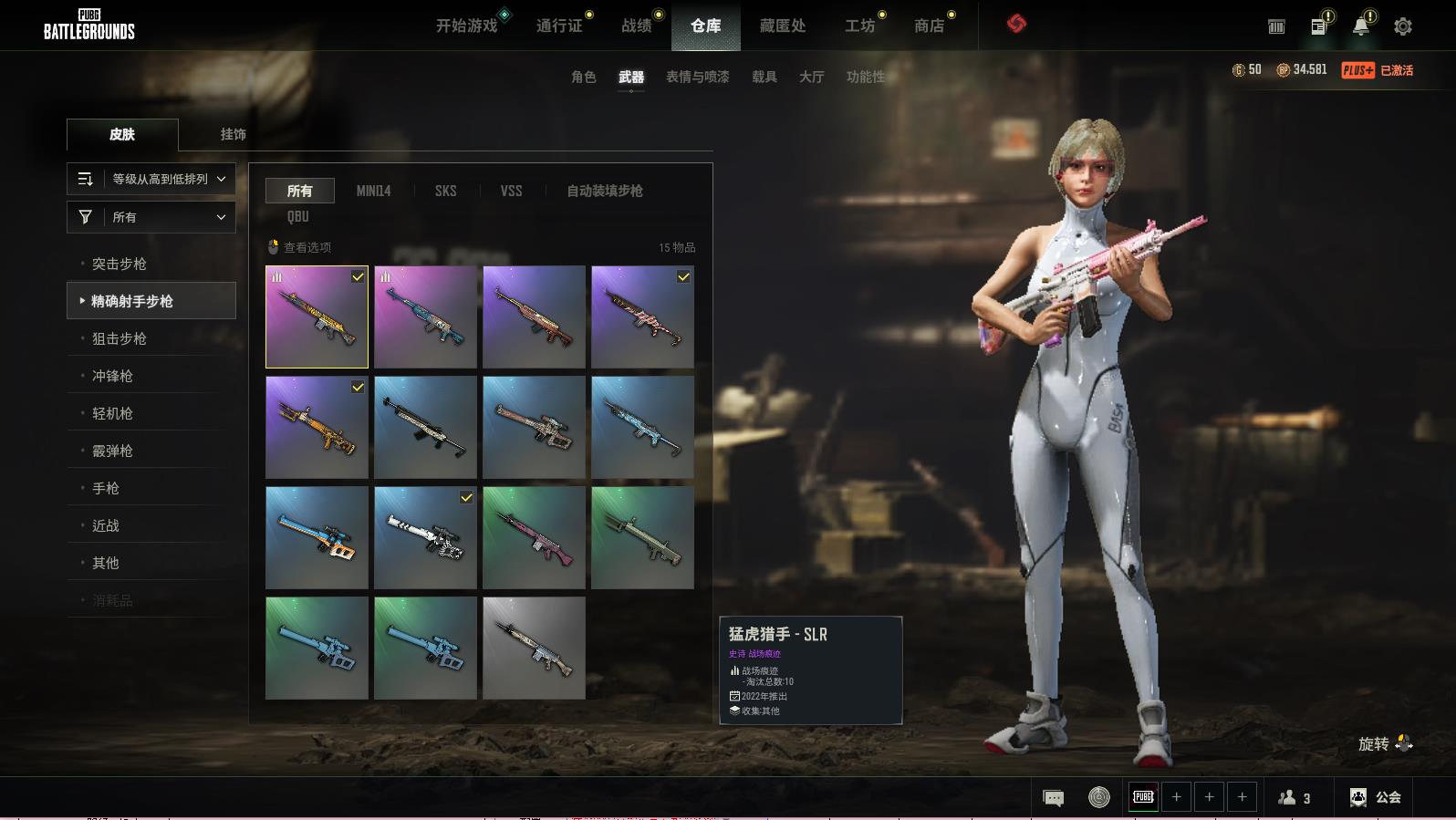Open the 所有 filter dropdown
The image size is (1456, 820).
[x=151, y=217]
